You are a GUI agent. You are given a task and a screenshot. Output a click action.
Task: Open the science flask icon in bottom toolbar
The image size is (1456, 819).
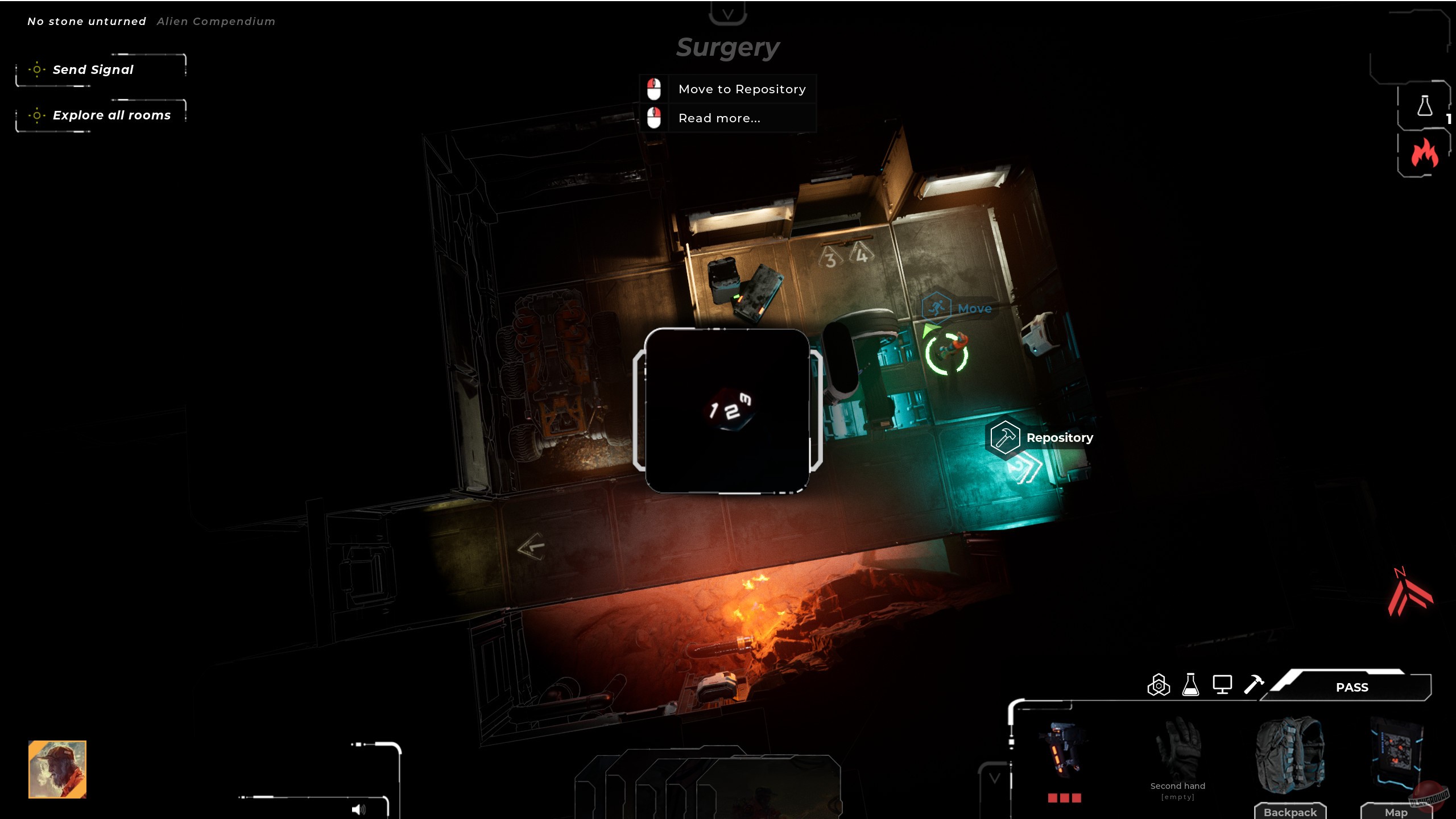coord(1191,685)
